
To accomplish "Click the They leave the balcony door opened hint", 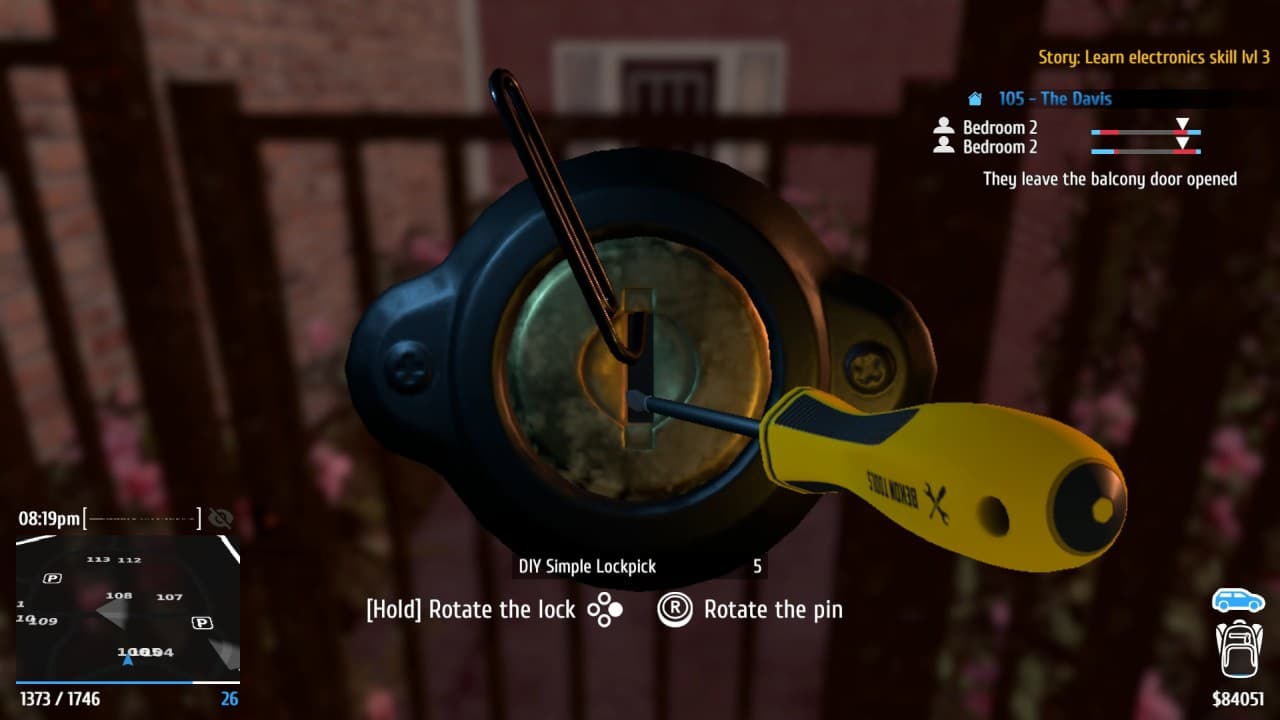I will click(x=1110, y=178).
